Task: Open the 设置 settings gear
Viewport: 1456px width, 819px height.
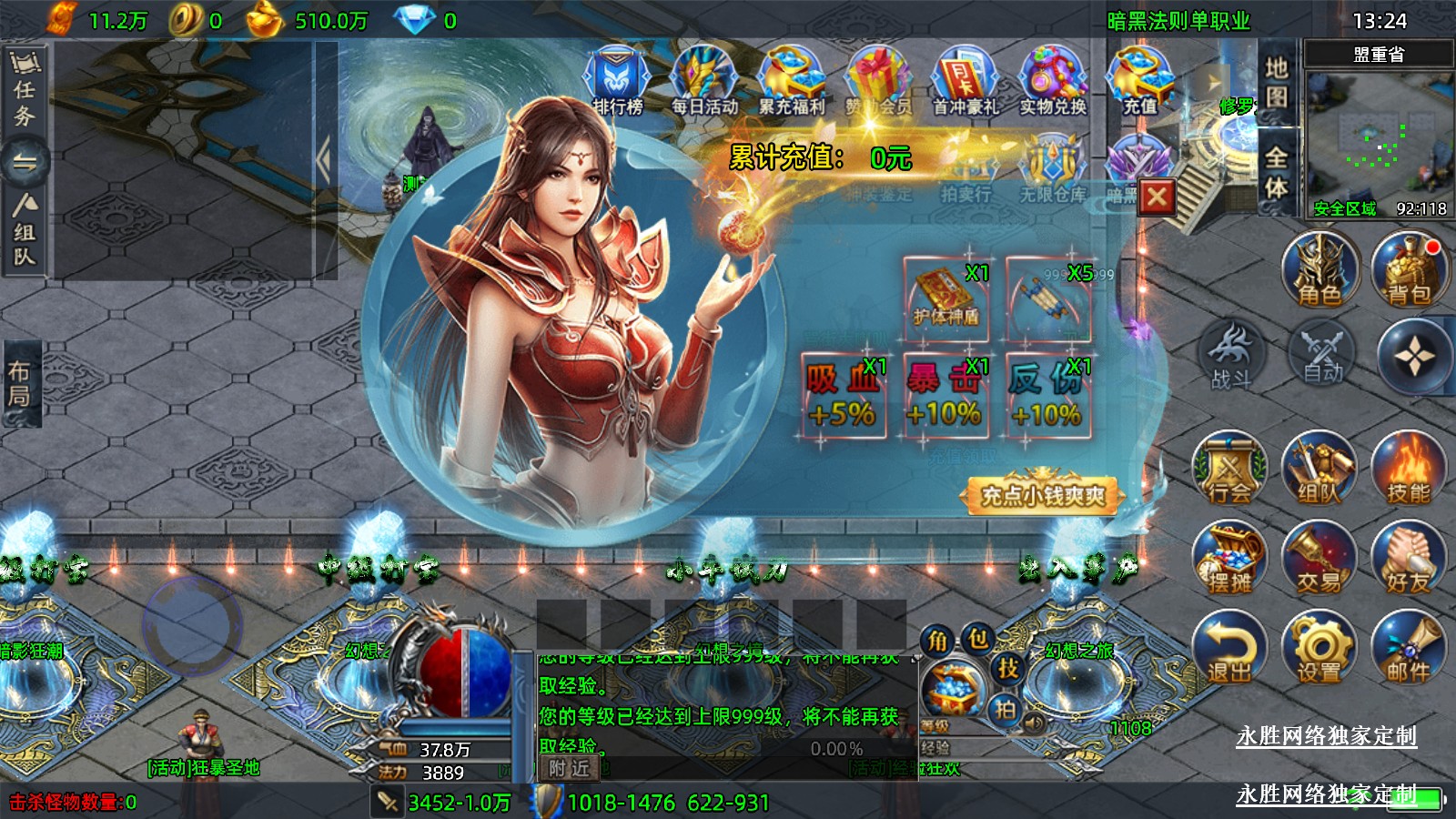Action: pos(1319,647)
